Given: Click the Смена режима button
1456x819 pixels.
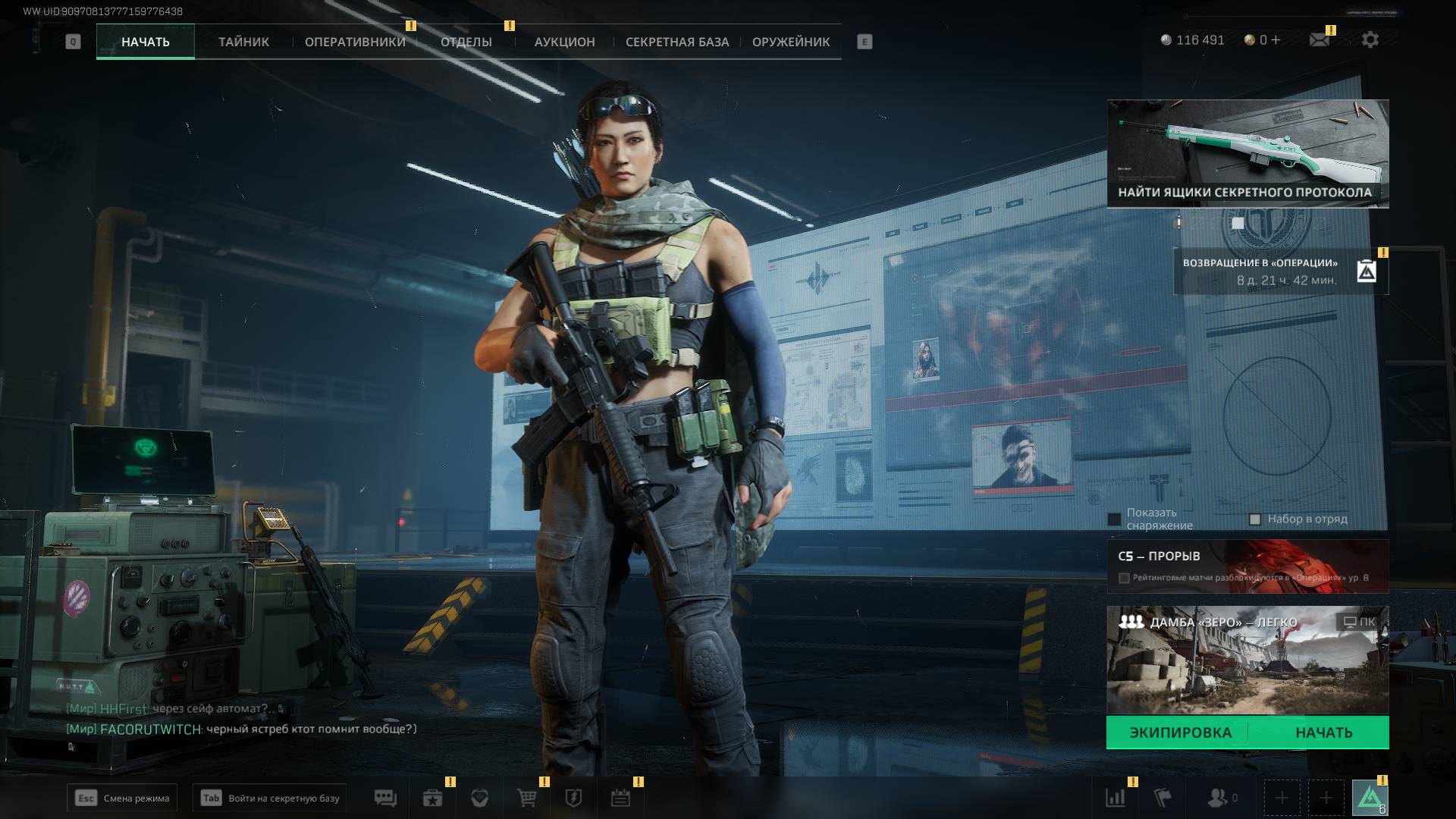Looking at the screenshot, I should pos(122,798).
